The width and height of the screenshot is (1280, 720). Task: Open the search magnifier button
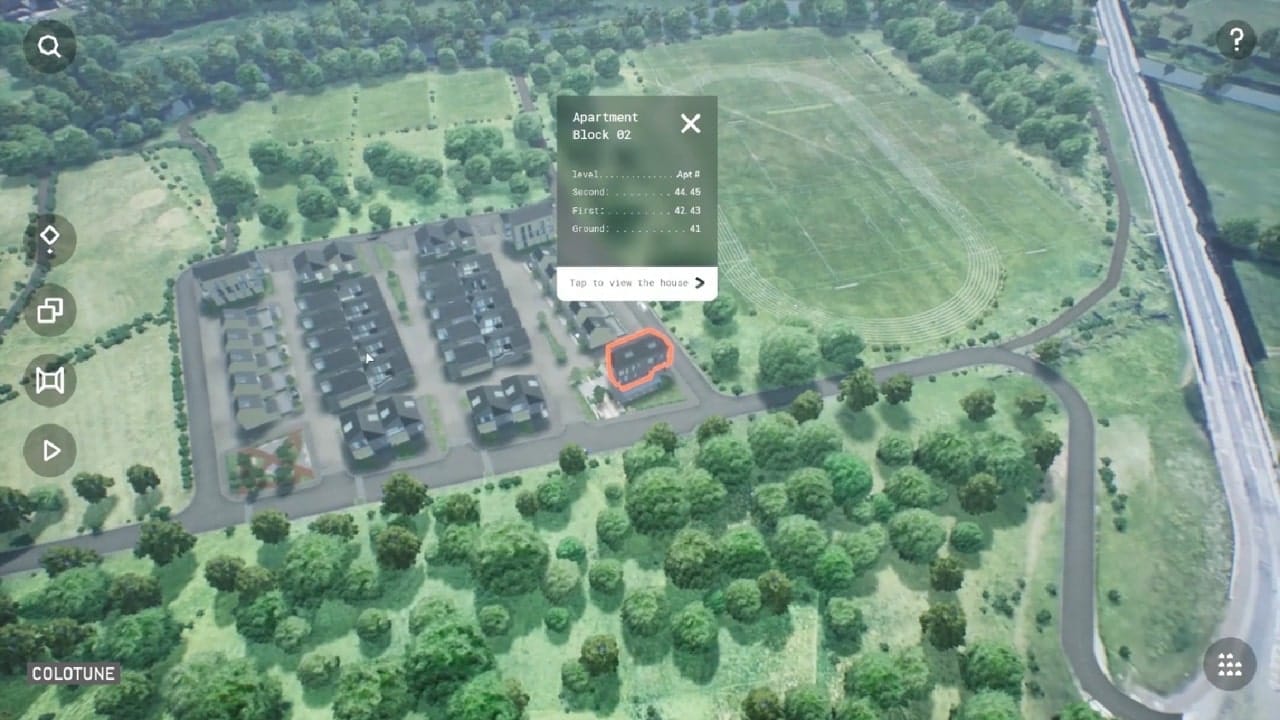[49, 46]
